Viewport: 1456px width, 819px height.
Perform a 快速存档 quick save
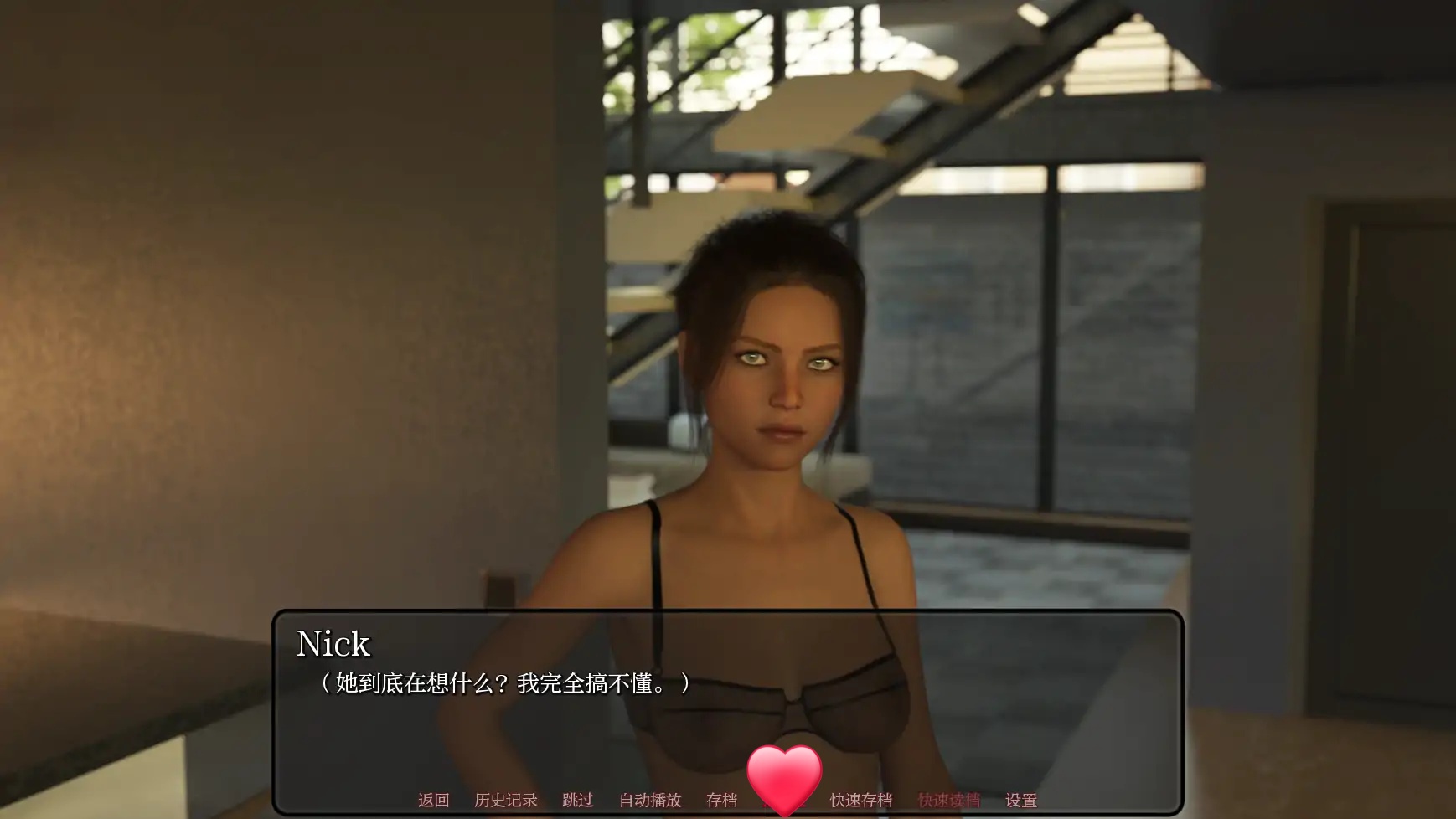pyautogui.click(x=864, y=800)
